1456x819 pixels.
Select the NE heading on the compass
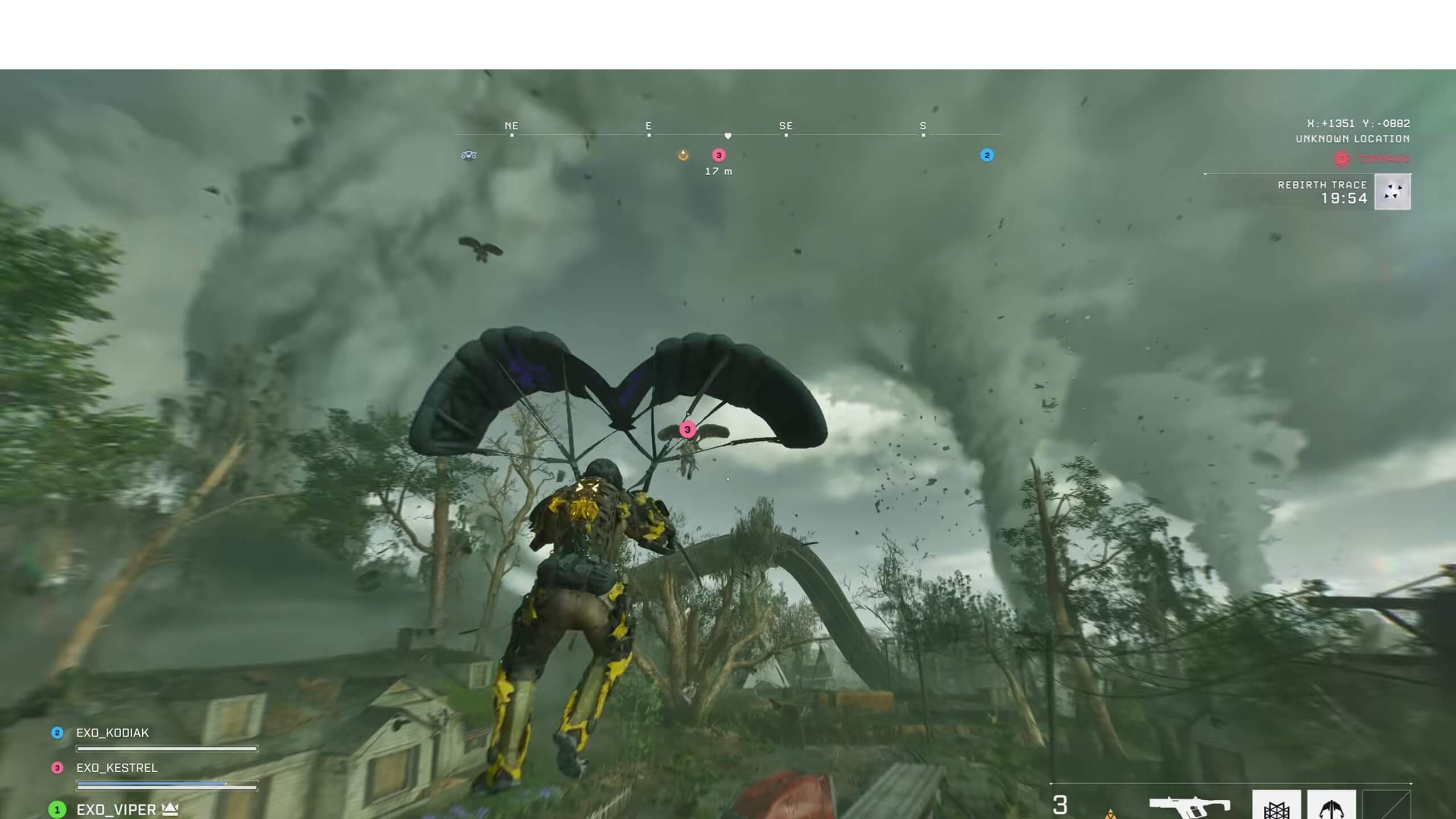(x=510, y=126)
